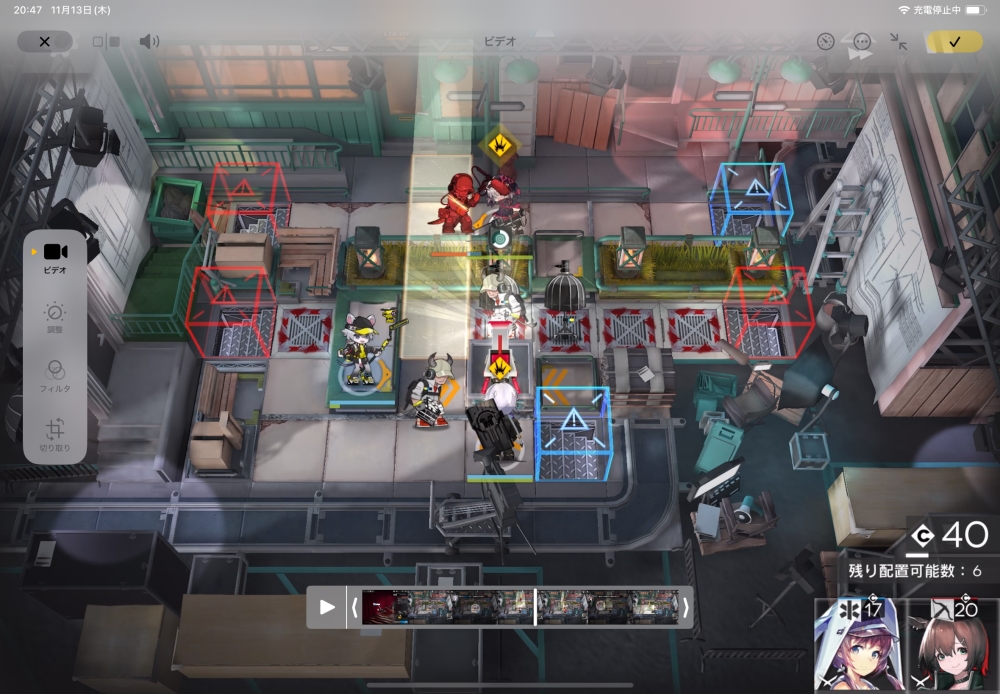Select the brown-haired operator card costing 20
This screenshot has width=1000, height=694.
click(952, 646)
